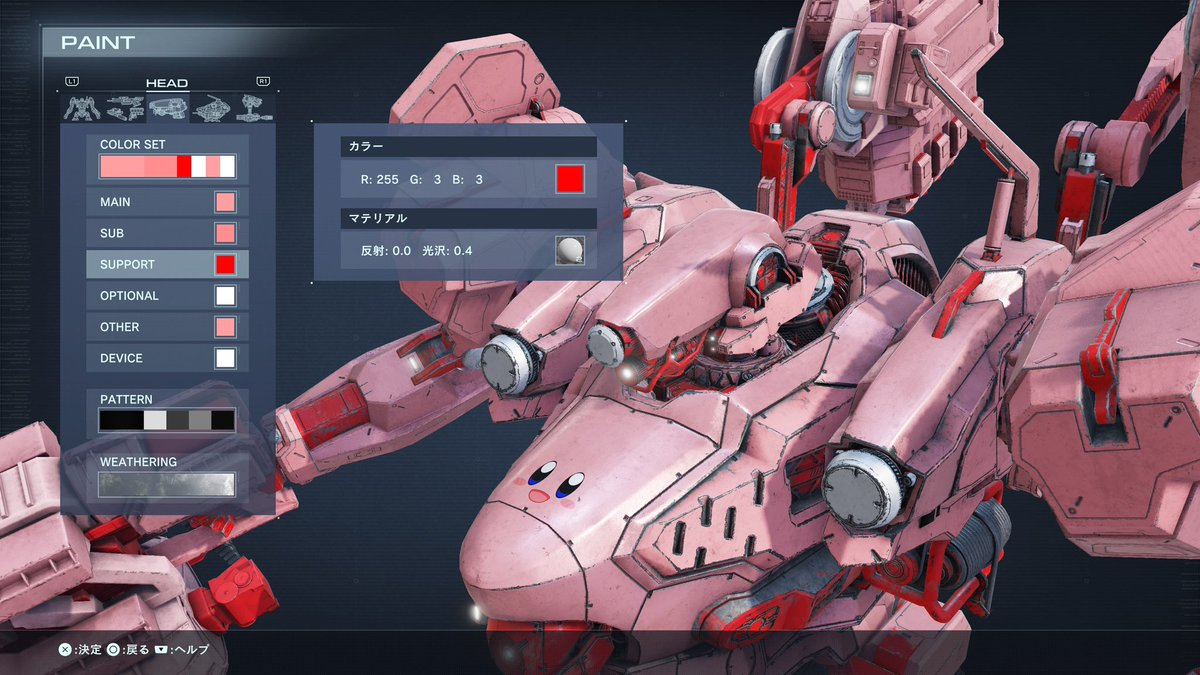Open the PATTERN selector strip
Viewport: 1200px width, 675px height.
[167, 420]
